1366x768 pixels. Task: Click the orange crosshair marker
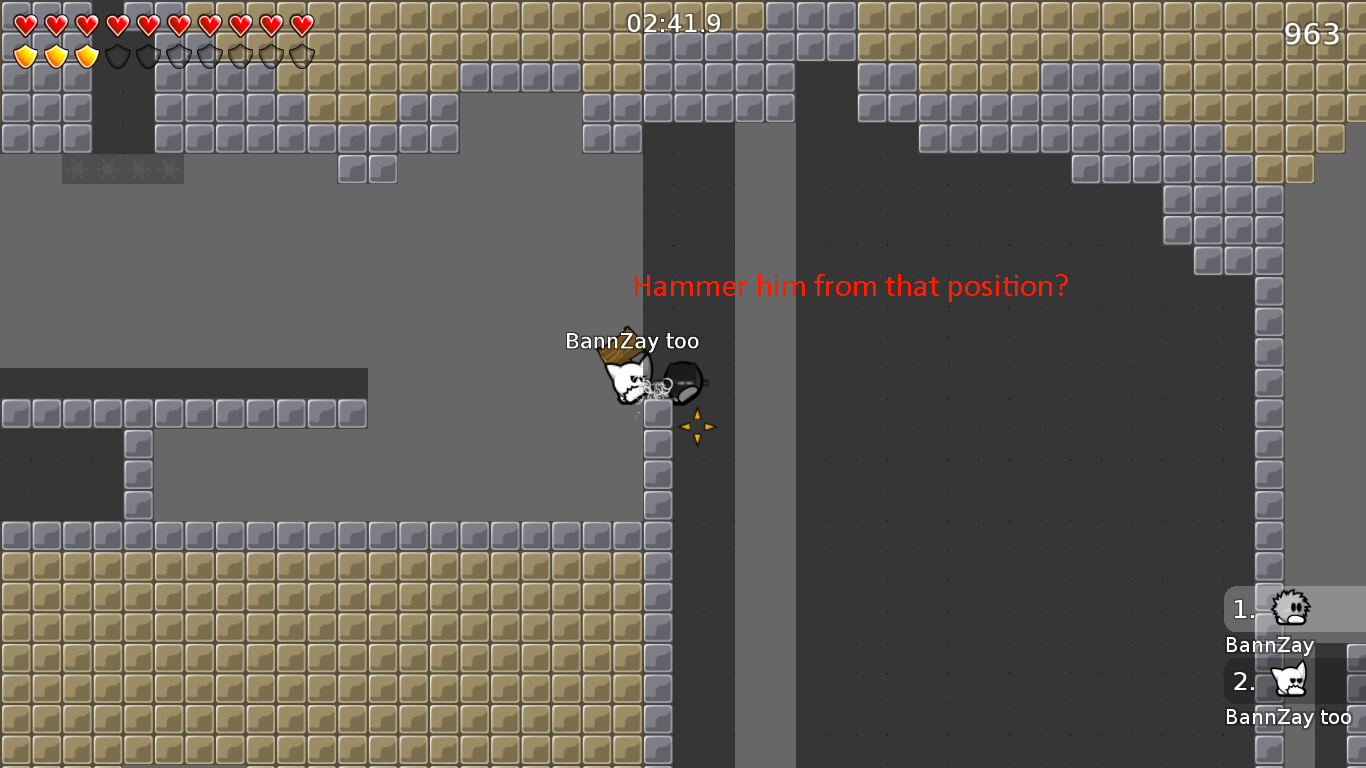coord(696,427)
